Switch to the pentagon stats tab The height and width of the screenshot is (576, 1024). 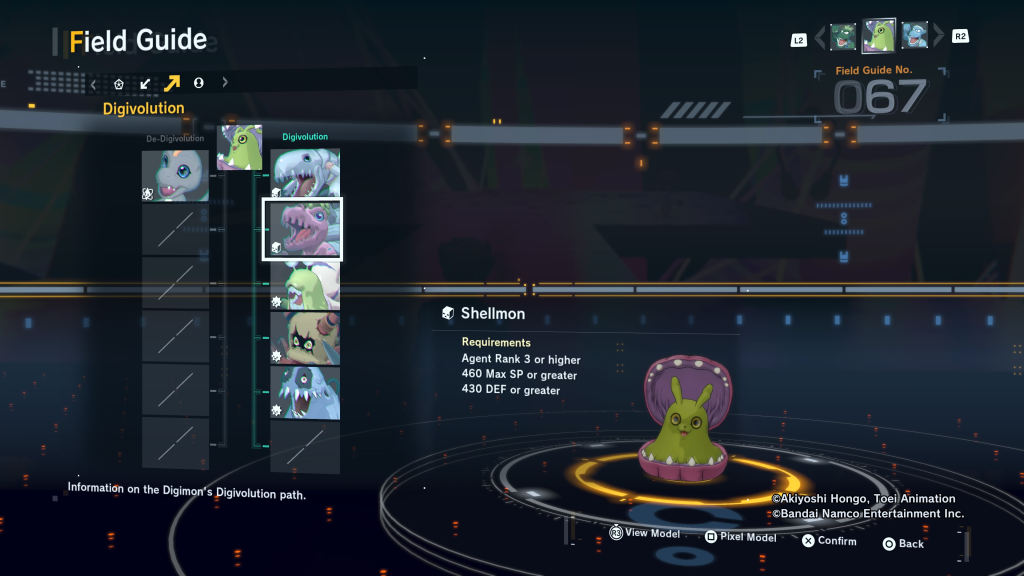(x=119, y=83)
